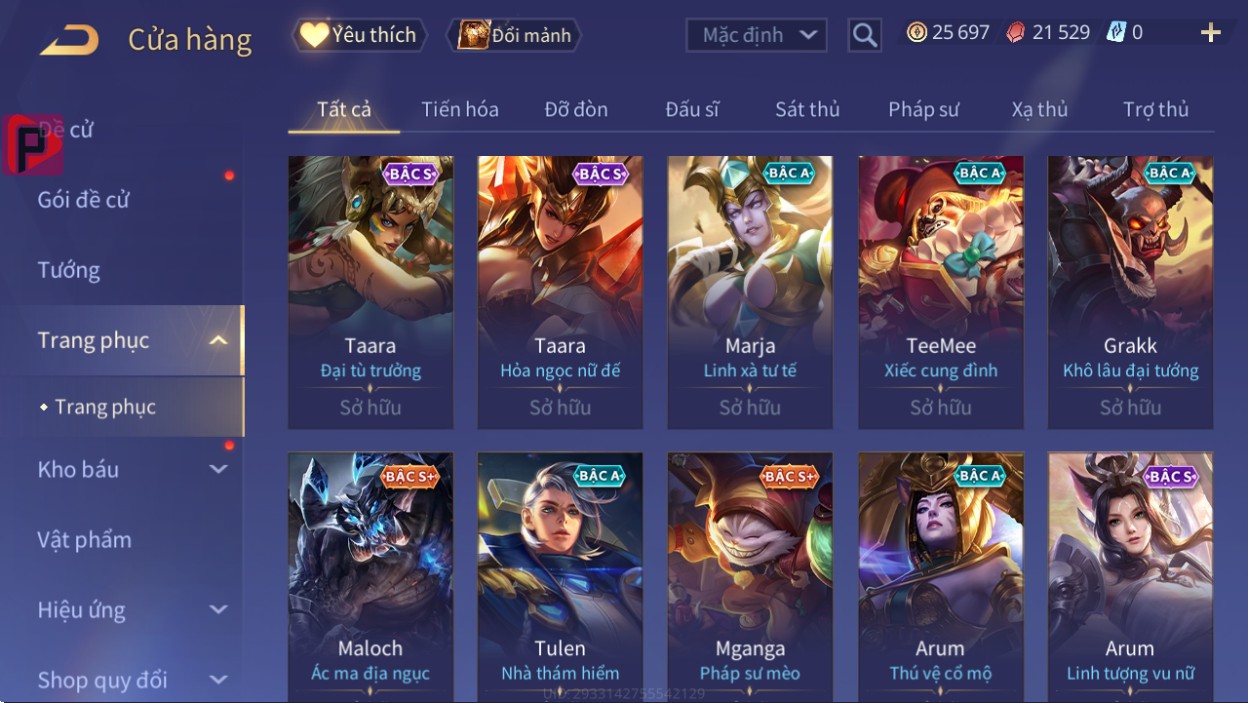Add currency with the plus button
1248x703 pixels.
(1210, 33)
